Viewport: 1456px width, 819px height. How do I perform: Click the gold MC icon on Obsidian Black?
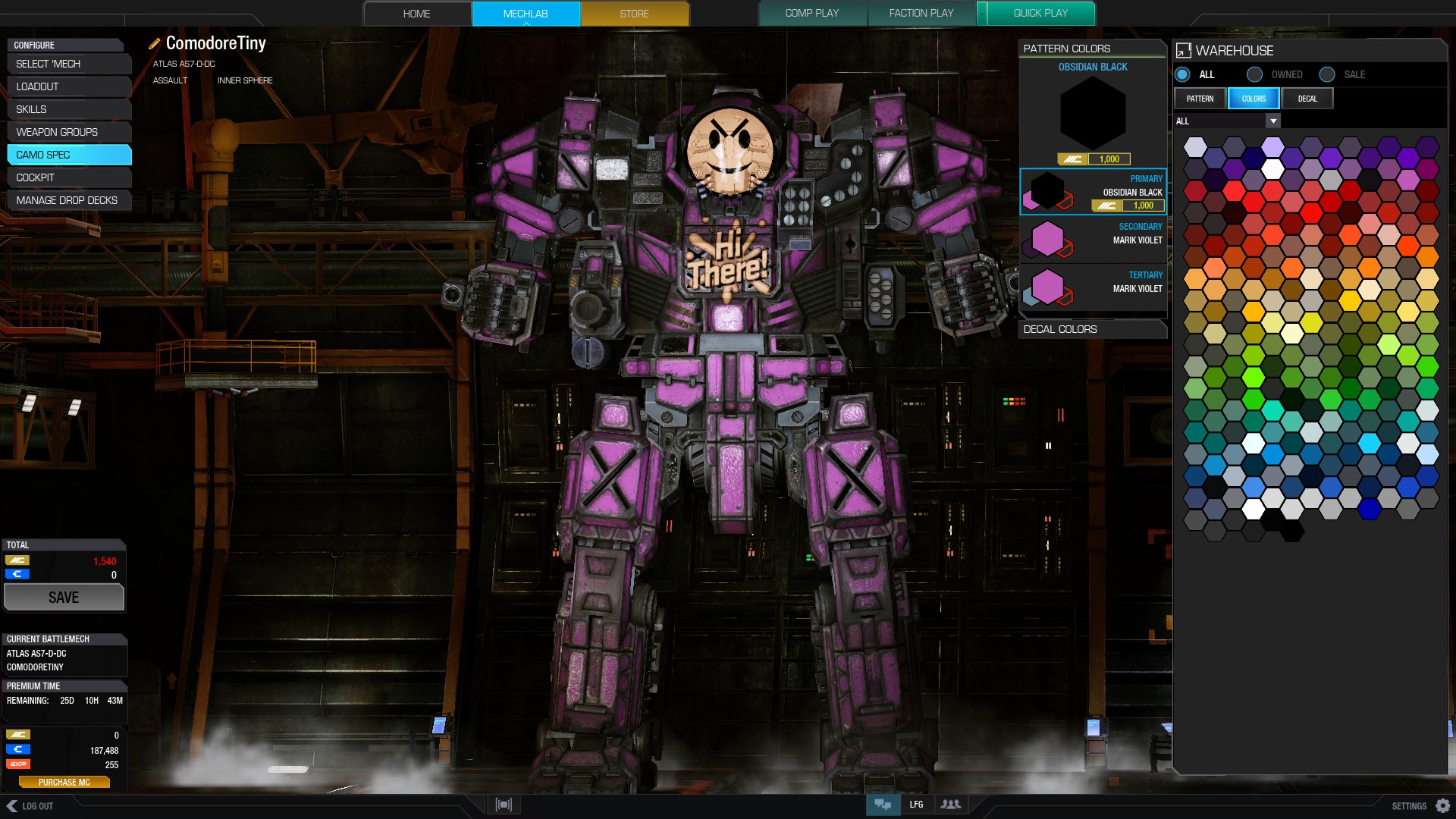coord(1073,159)
